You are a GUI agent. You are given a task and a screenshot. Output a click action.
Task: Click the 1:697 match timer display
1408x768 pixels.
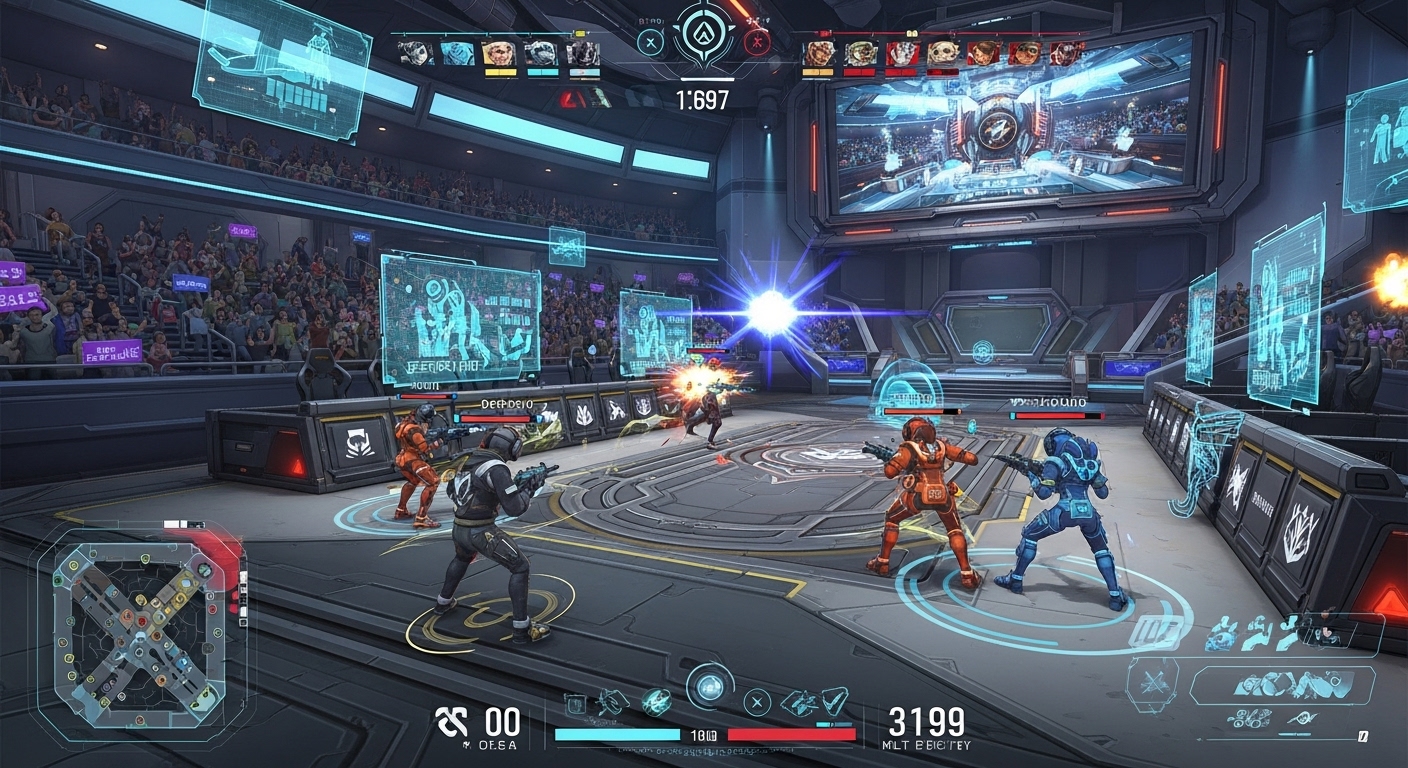coord(705,97)
